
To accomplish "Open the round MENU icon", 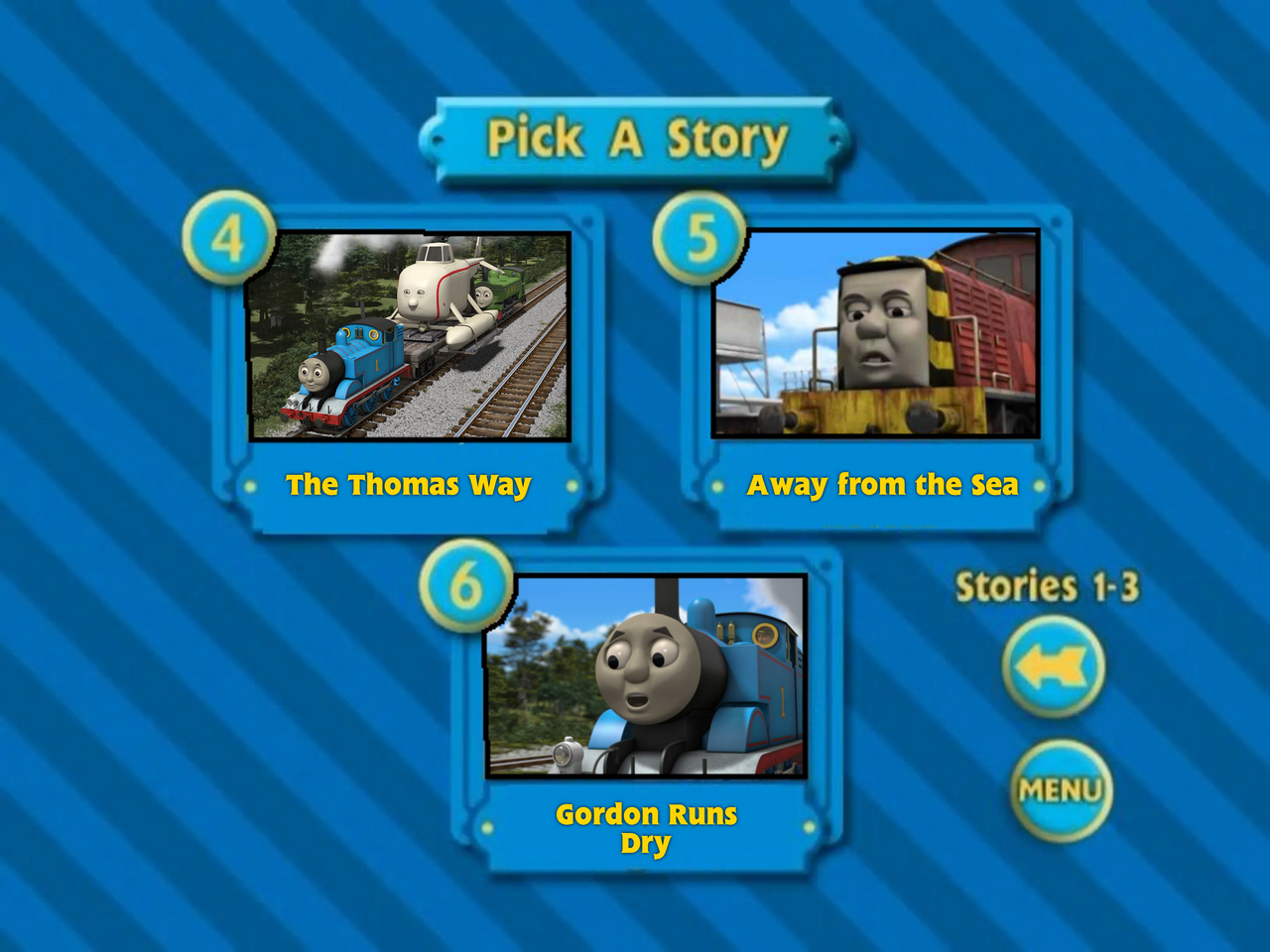I will coord(1060,789).
